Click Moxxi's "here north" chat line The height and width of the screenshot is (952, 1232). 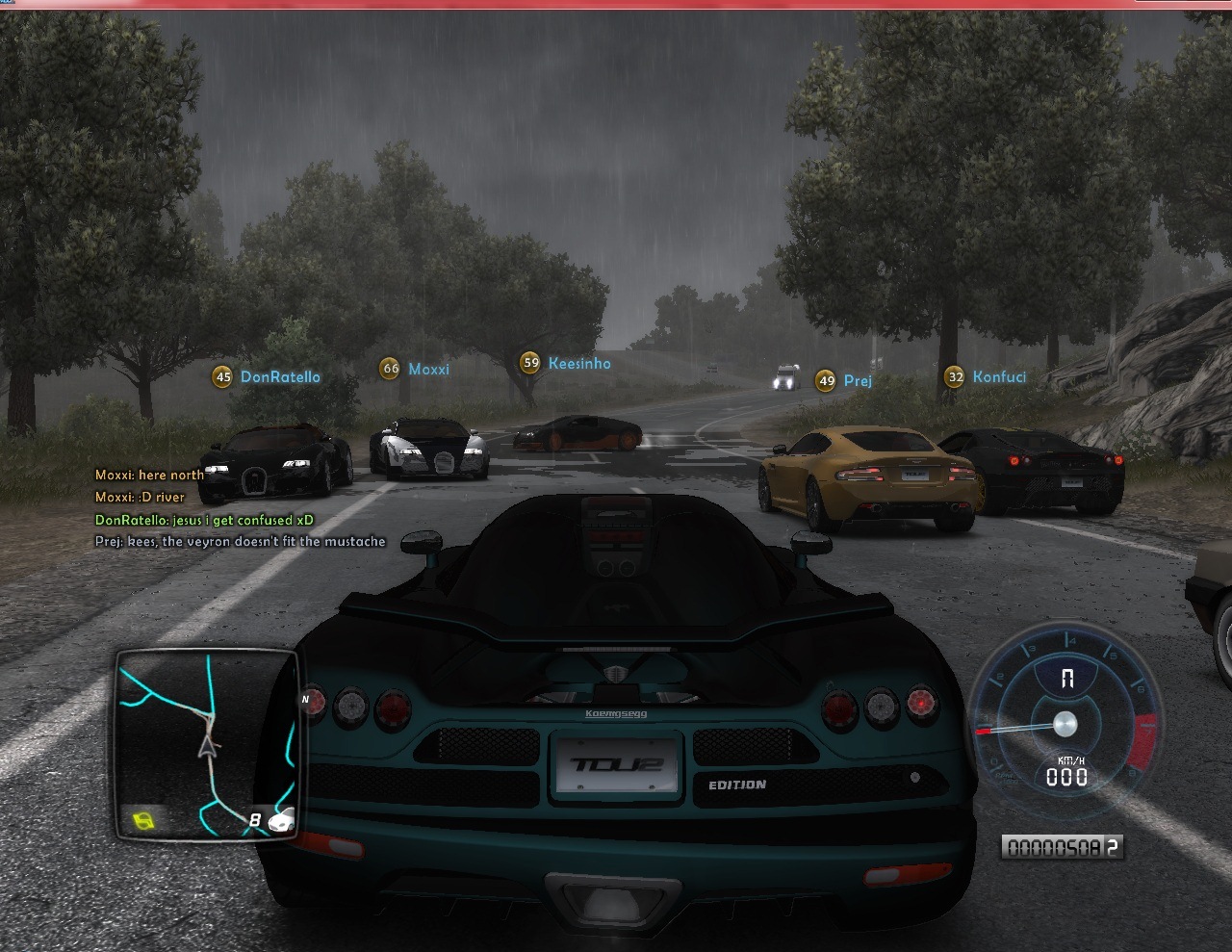click(149, 475)
